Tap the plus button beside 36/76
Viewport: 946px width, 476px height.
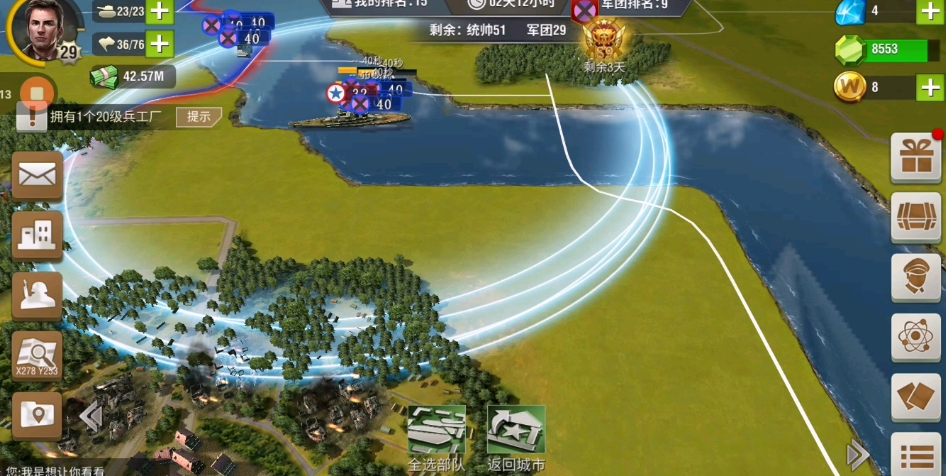[160, 44]
